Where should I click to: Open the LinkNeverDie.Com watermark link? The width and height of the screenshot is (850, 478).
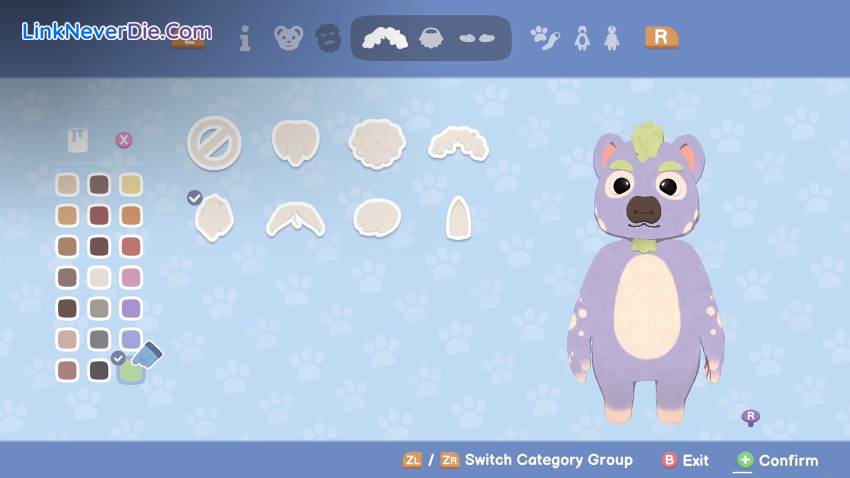pos(117,31)
